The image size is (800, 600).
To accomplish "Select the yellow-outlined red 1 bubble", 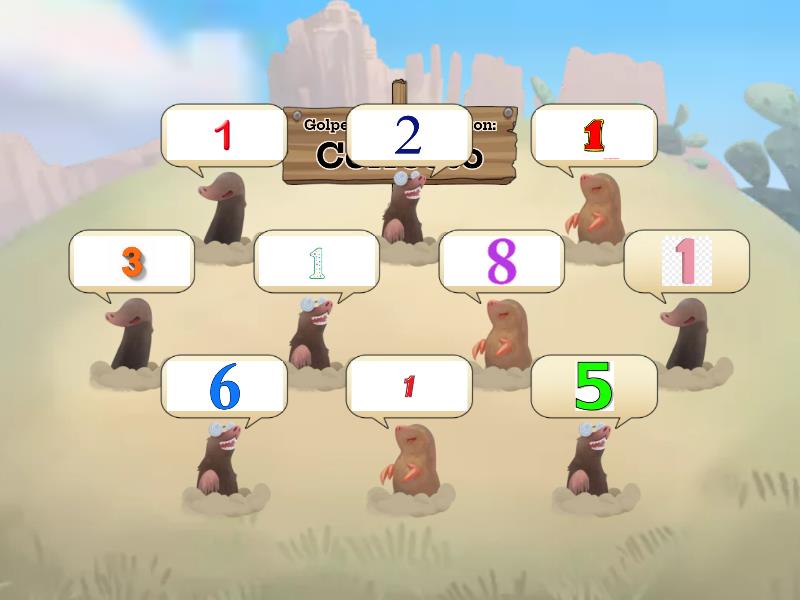I will (x=593, y=136).
